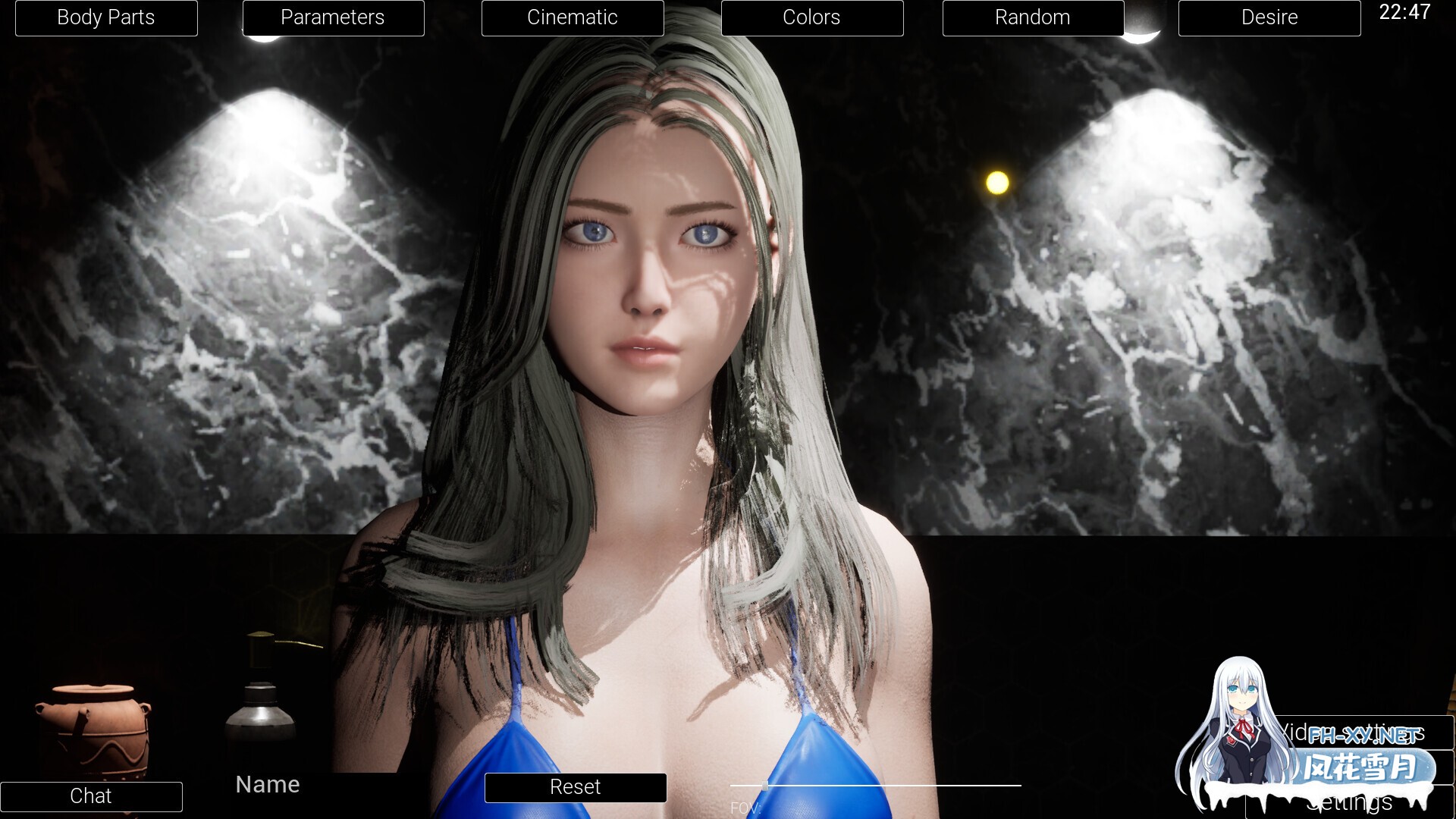
Task: Open the Body Parts menu
Action: pyautogui.click(x=105, y=17)
